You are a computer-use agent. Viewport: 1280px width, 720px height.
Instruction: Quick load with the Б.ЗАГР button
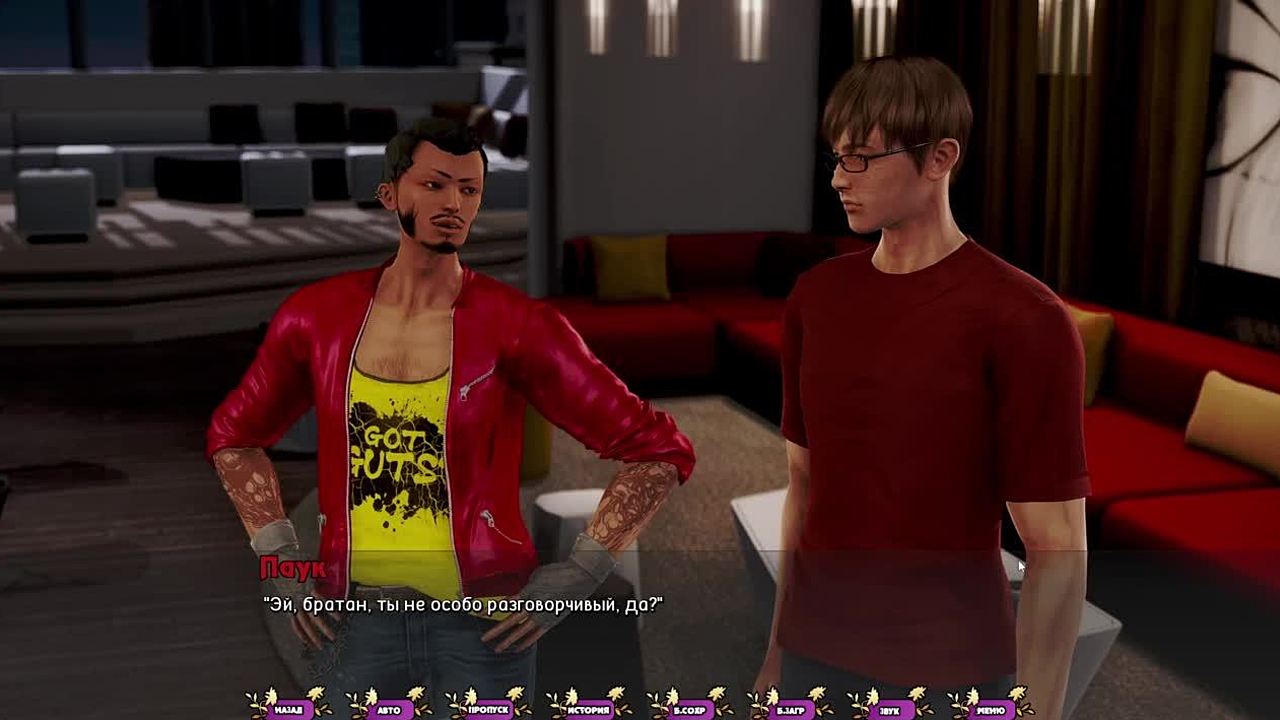click(x=789, y=709)
